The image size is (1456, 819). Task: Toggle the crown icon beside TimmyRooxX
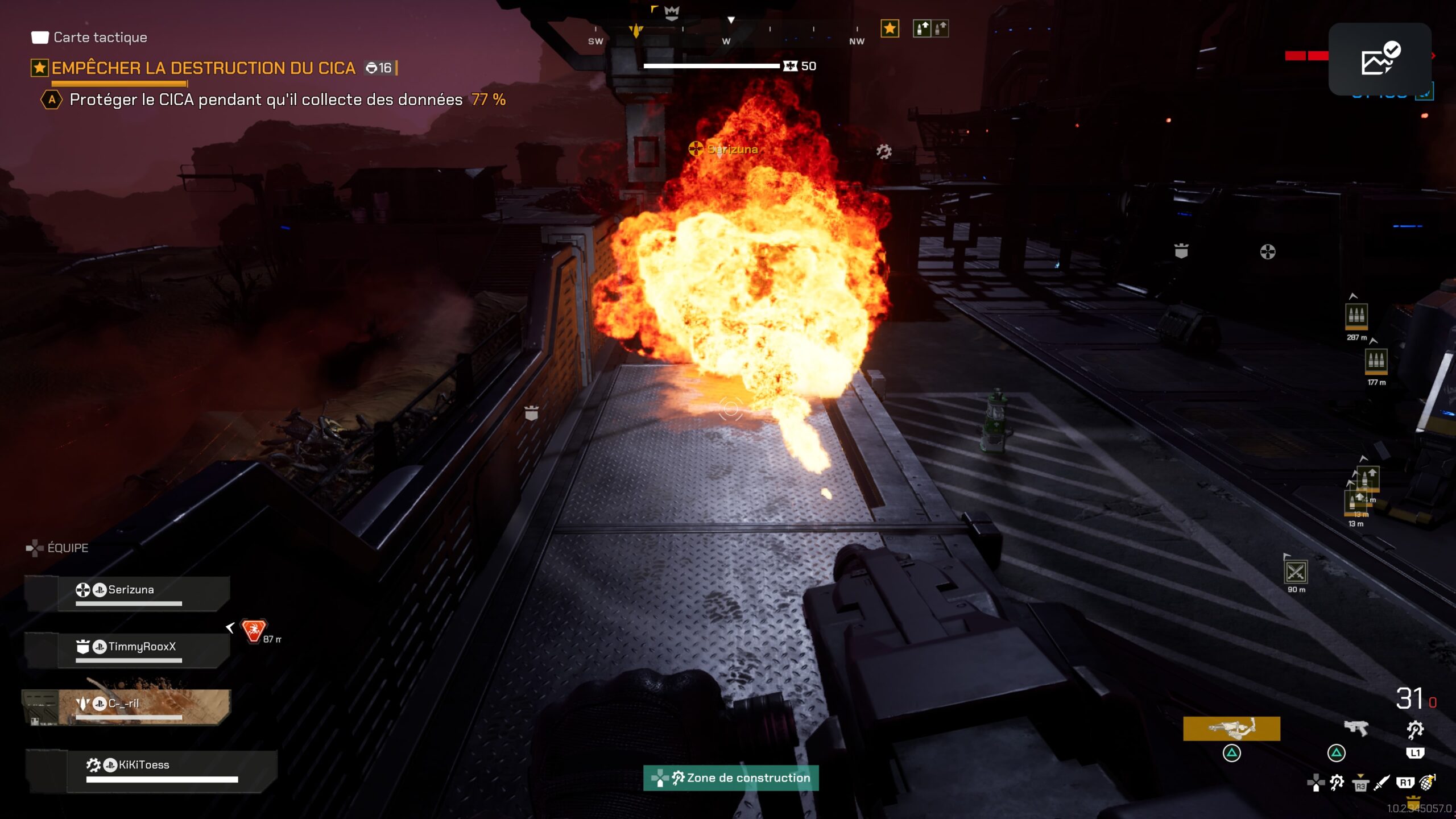[84, 647]
